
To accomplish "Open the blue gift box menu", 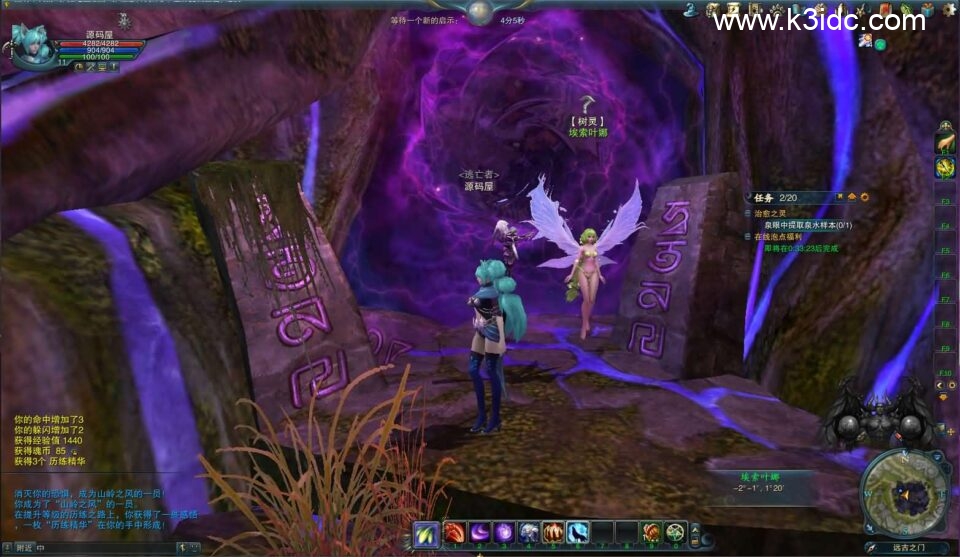I will click(x=927, y=11).
